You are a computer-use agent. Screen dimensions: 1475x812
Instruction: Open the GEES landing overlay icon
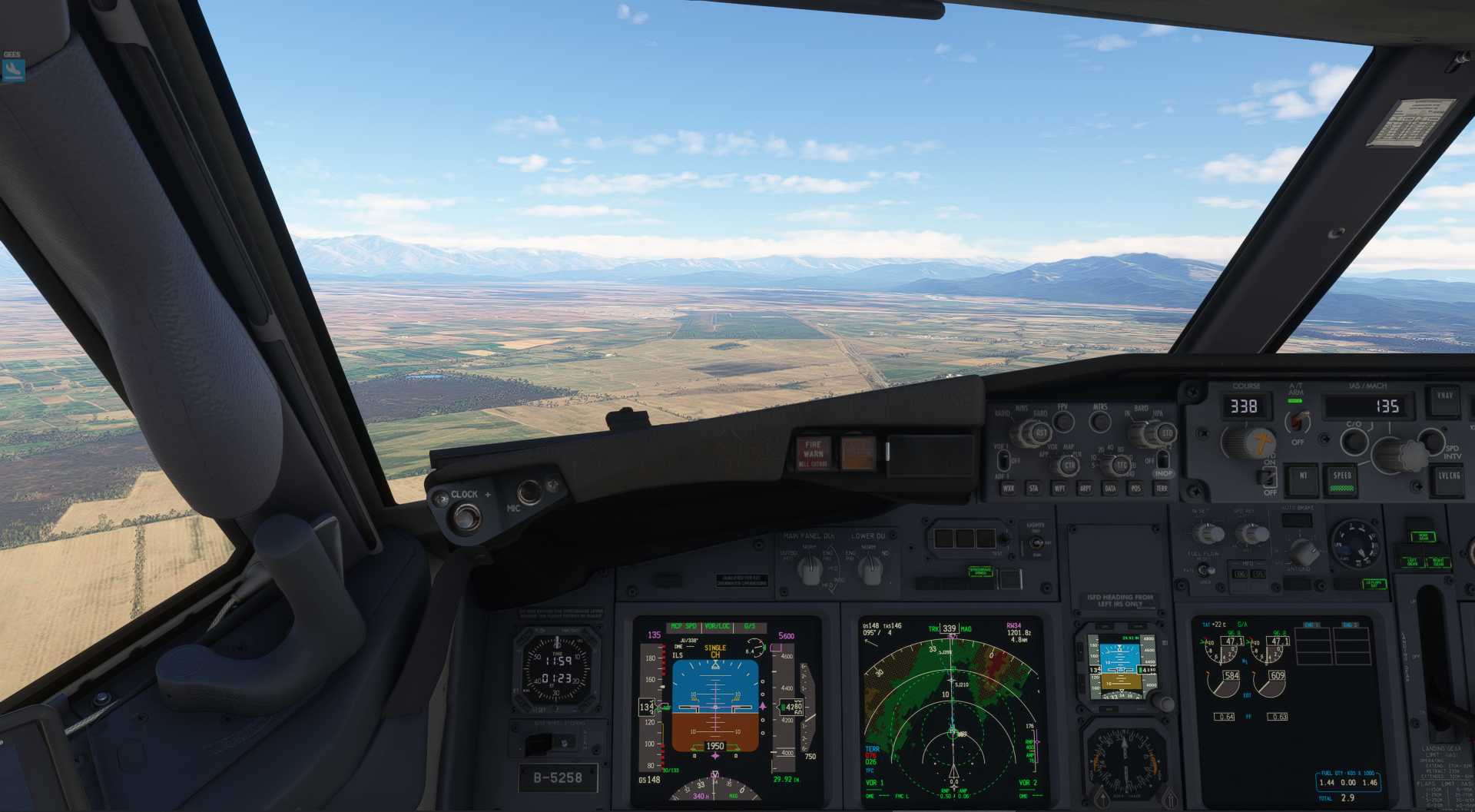pos(13,71)
